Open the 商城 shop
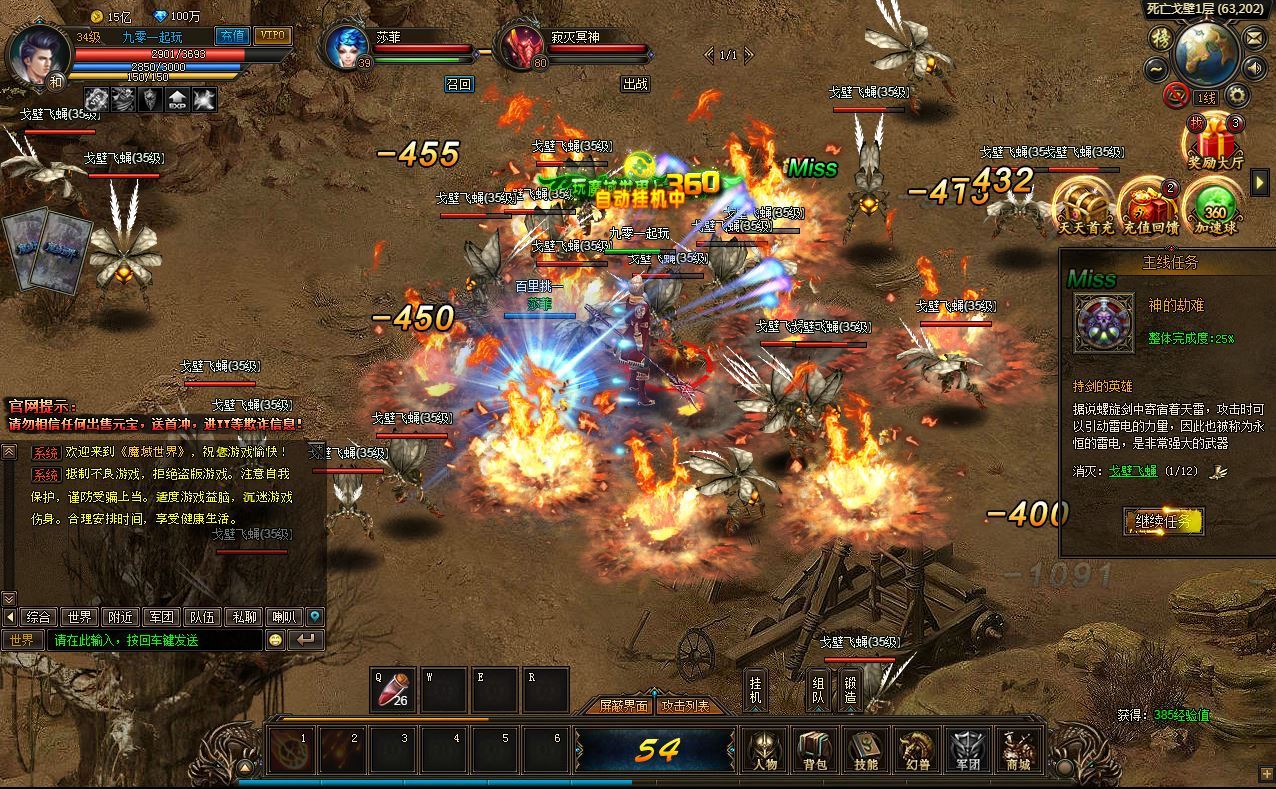The height and width of the screenshot is (789, 1276). tap(1018, 750)
